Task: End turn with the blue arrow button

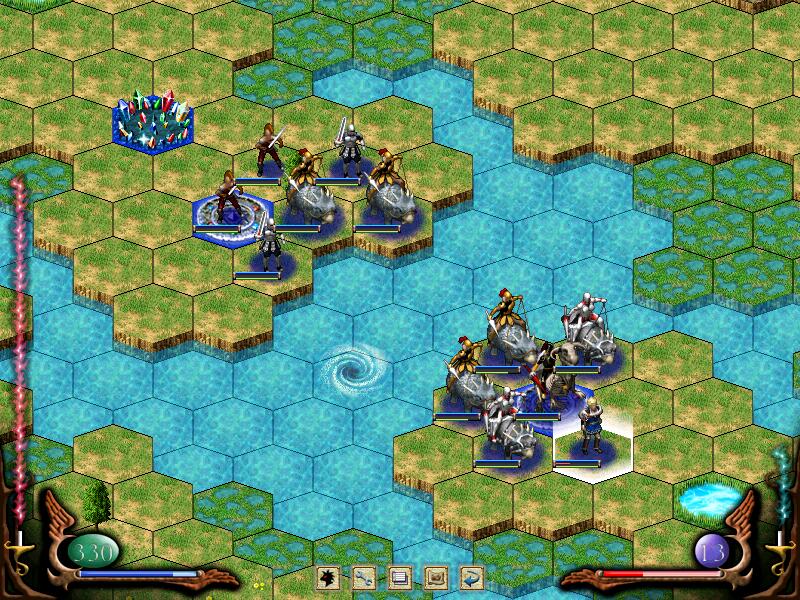Action: point(471,577)
